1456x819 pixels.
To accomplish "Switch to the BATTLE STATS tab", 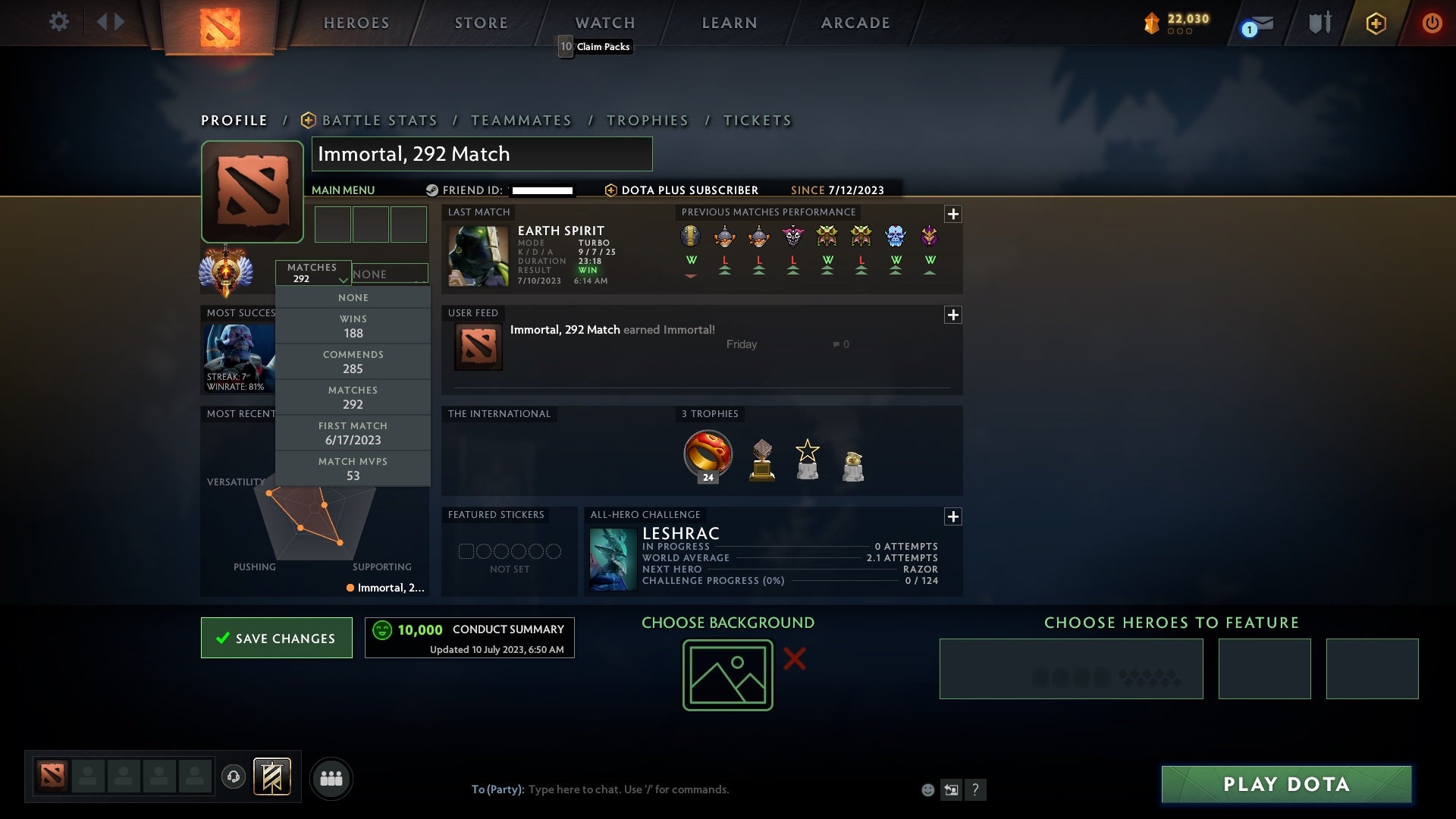I will [379, 120].
